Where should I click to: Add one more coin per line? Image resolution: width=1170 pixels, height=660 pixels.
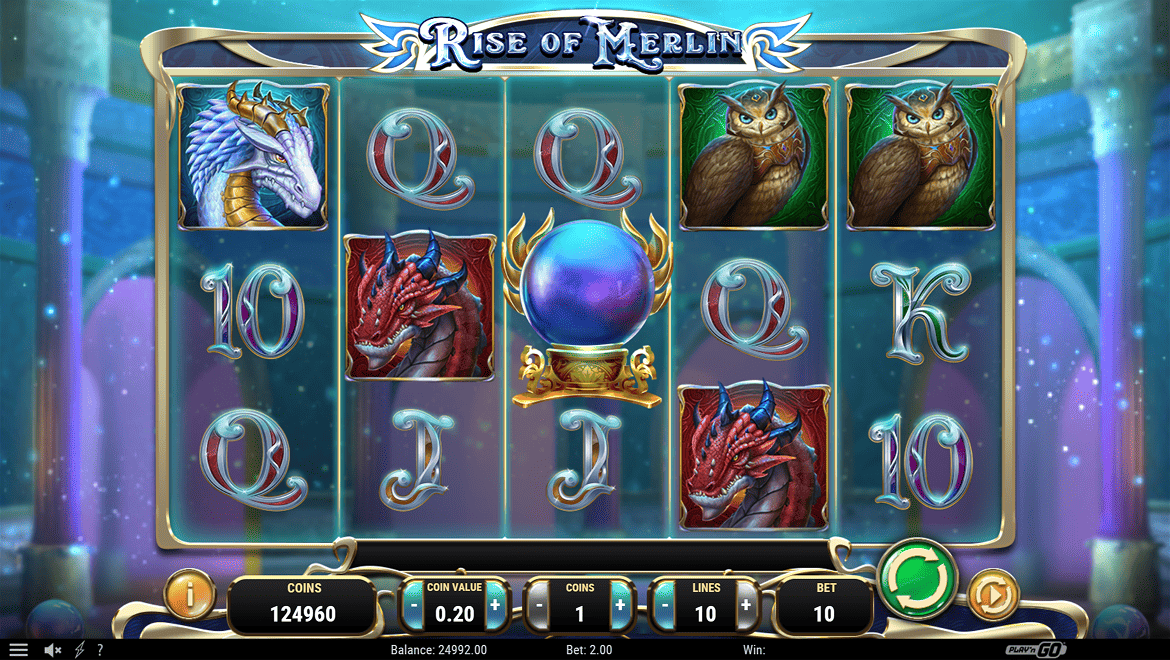click(620, 605)
